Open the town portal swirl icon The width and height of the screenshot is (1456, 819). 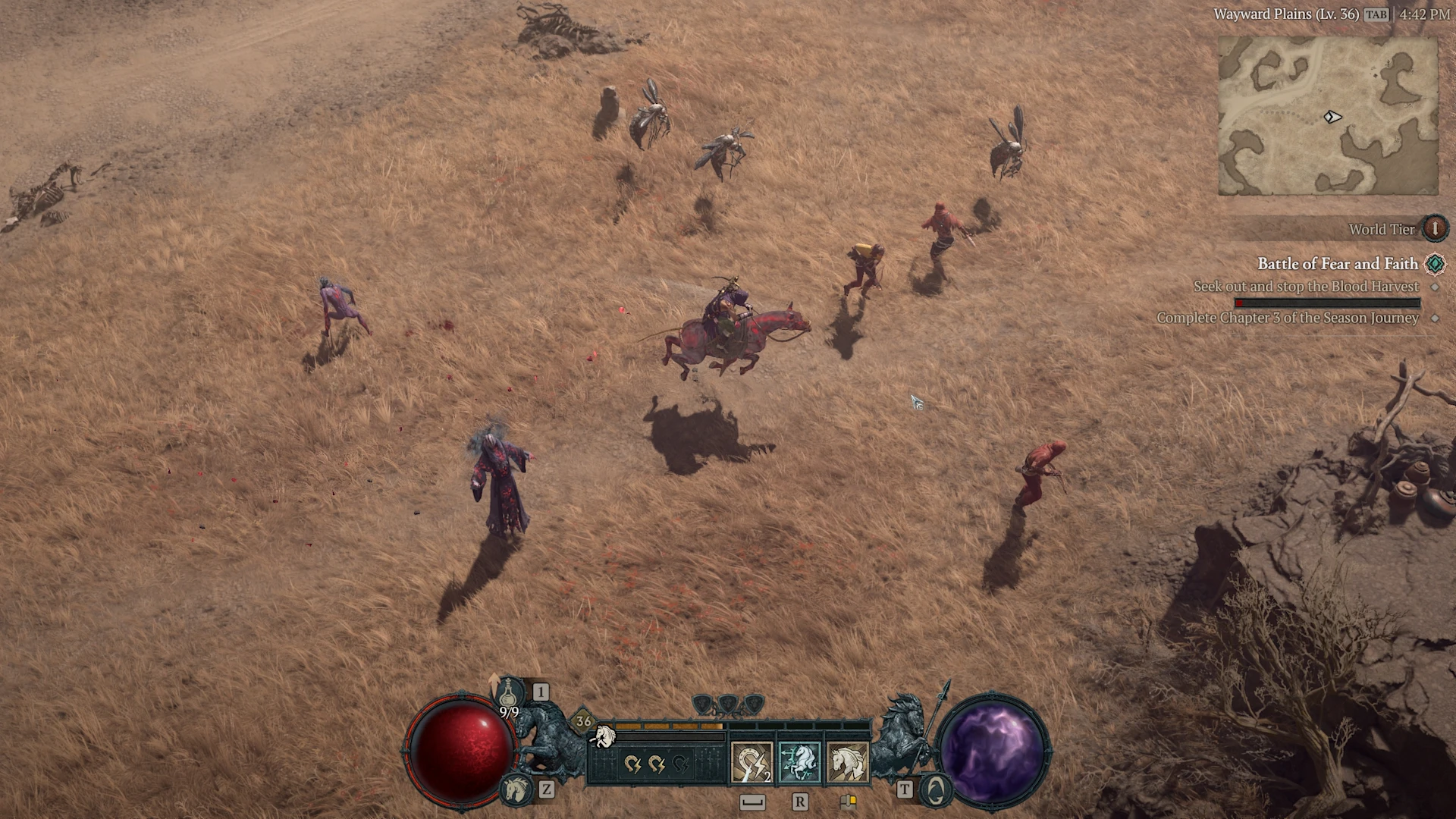click(936, 790)
